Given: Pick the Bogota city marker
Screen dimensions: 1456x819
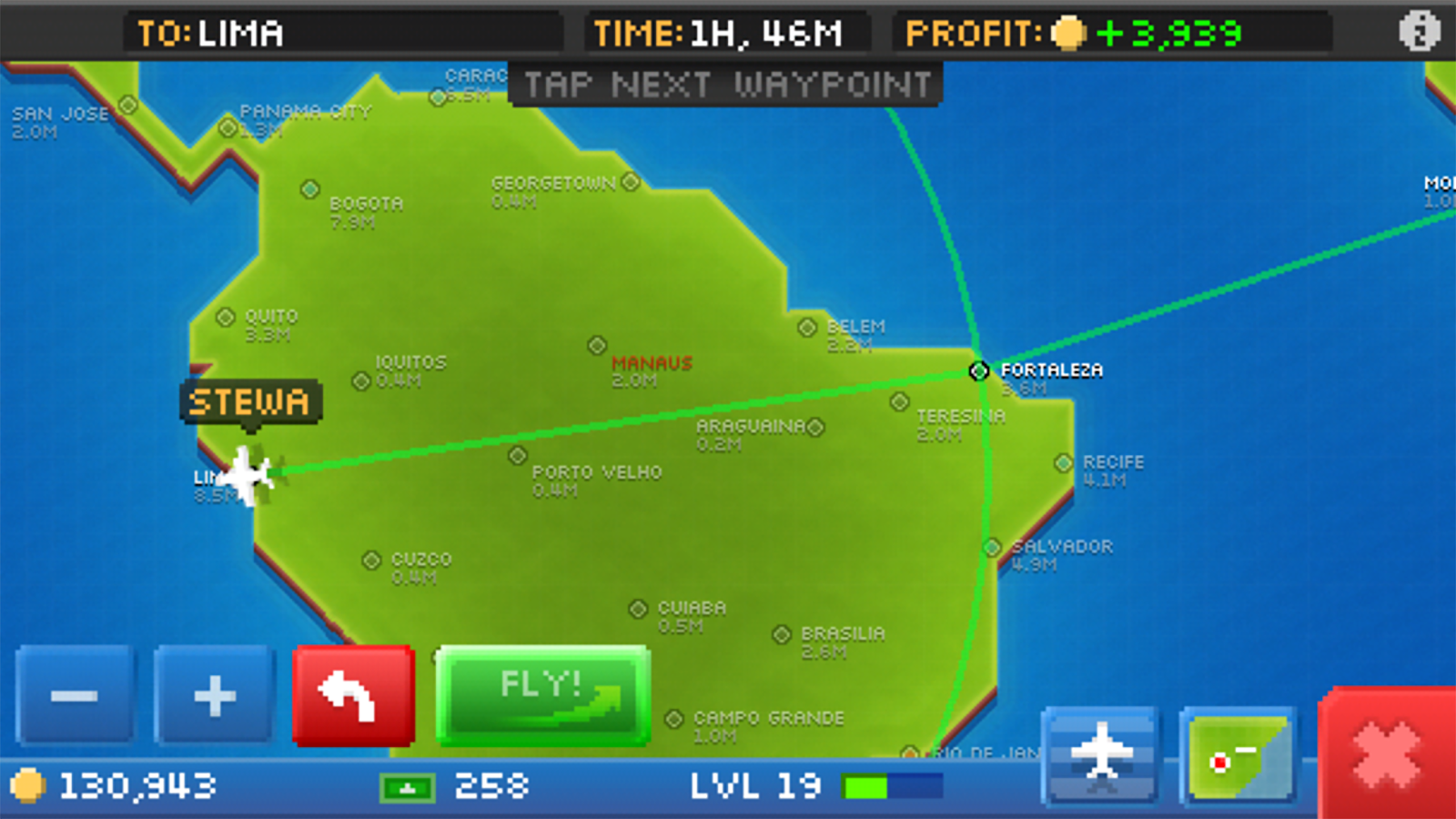Looking at the screenshot, I should point(310,189).
